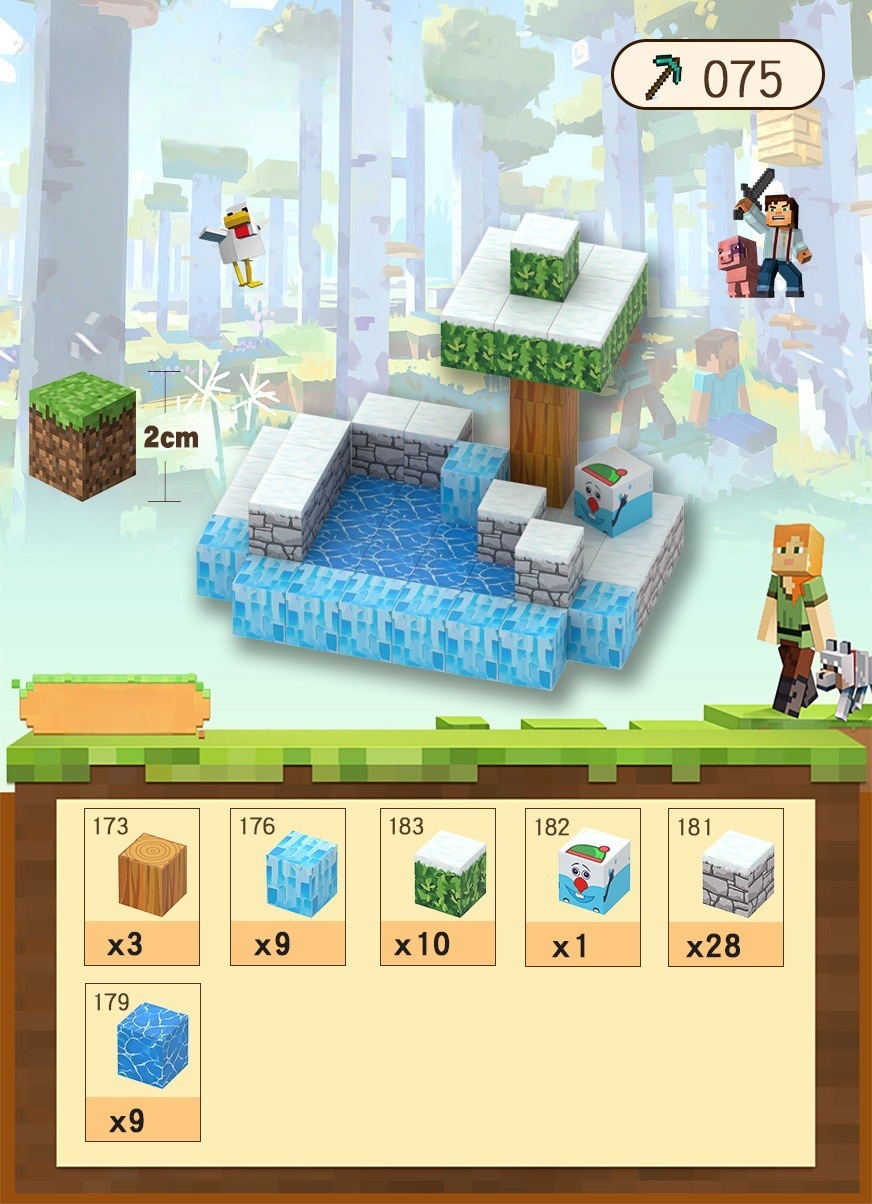Pick the snowy leaf block slot 183

click(438, 885)
